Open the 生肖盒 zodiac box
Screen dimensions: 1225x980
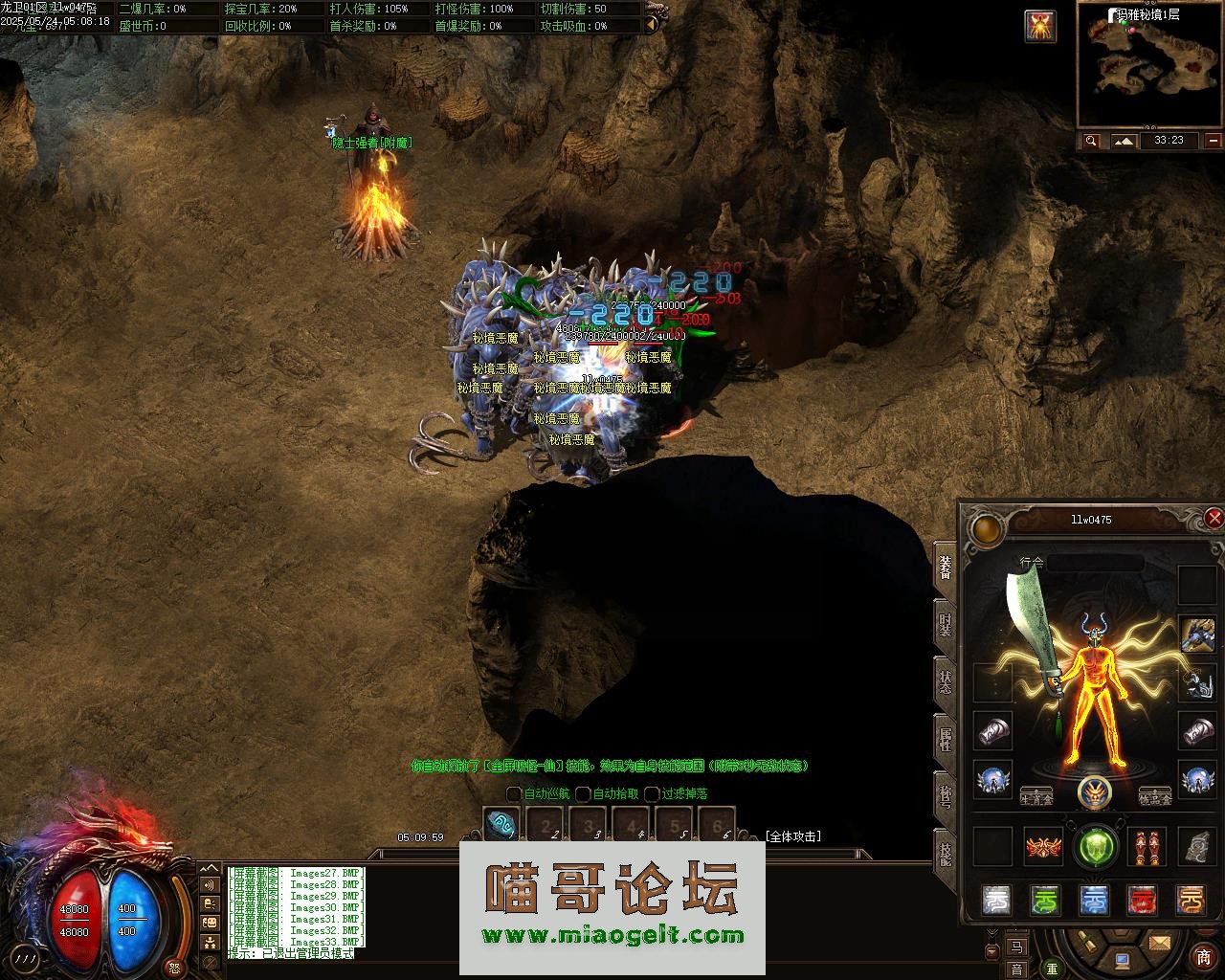pyautogui.click(x=1036, y=797)
